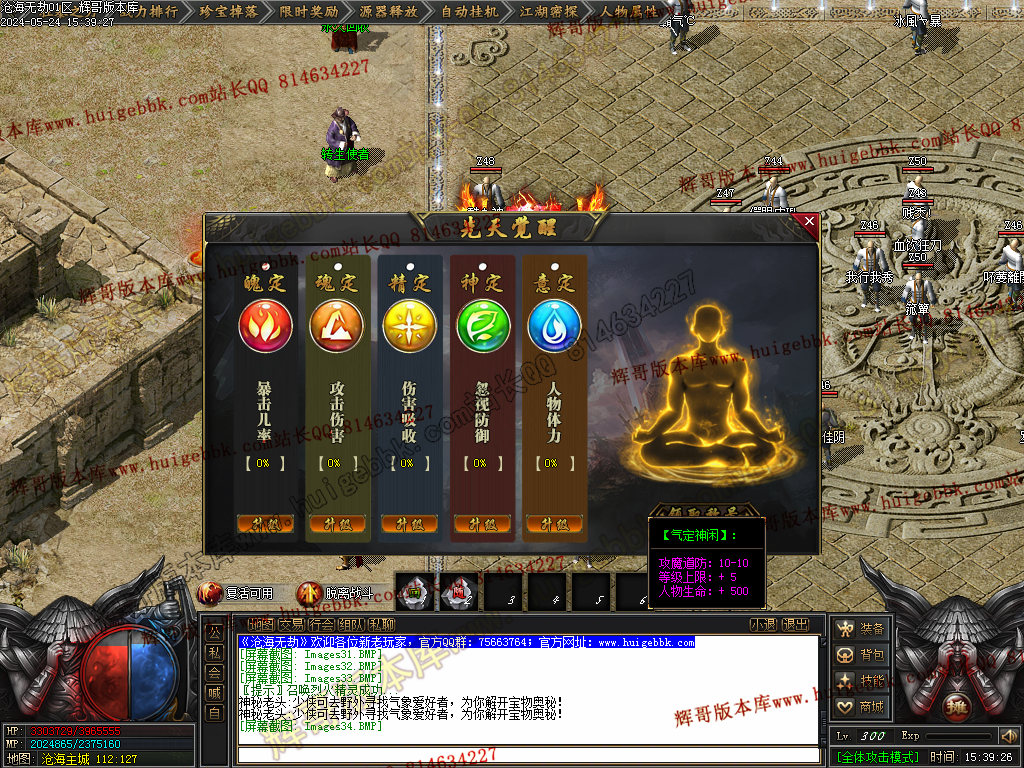The width and height of the screenshot is (1024, 768).
Task: Click the 退出 exit button
Action: (x=796, y=624)
